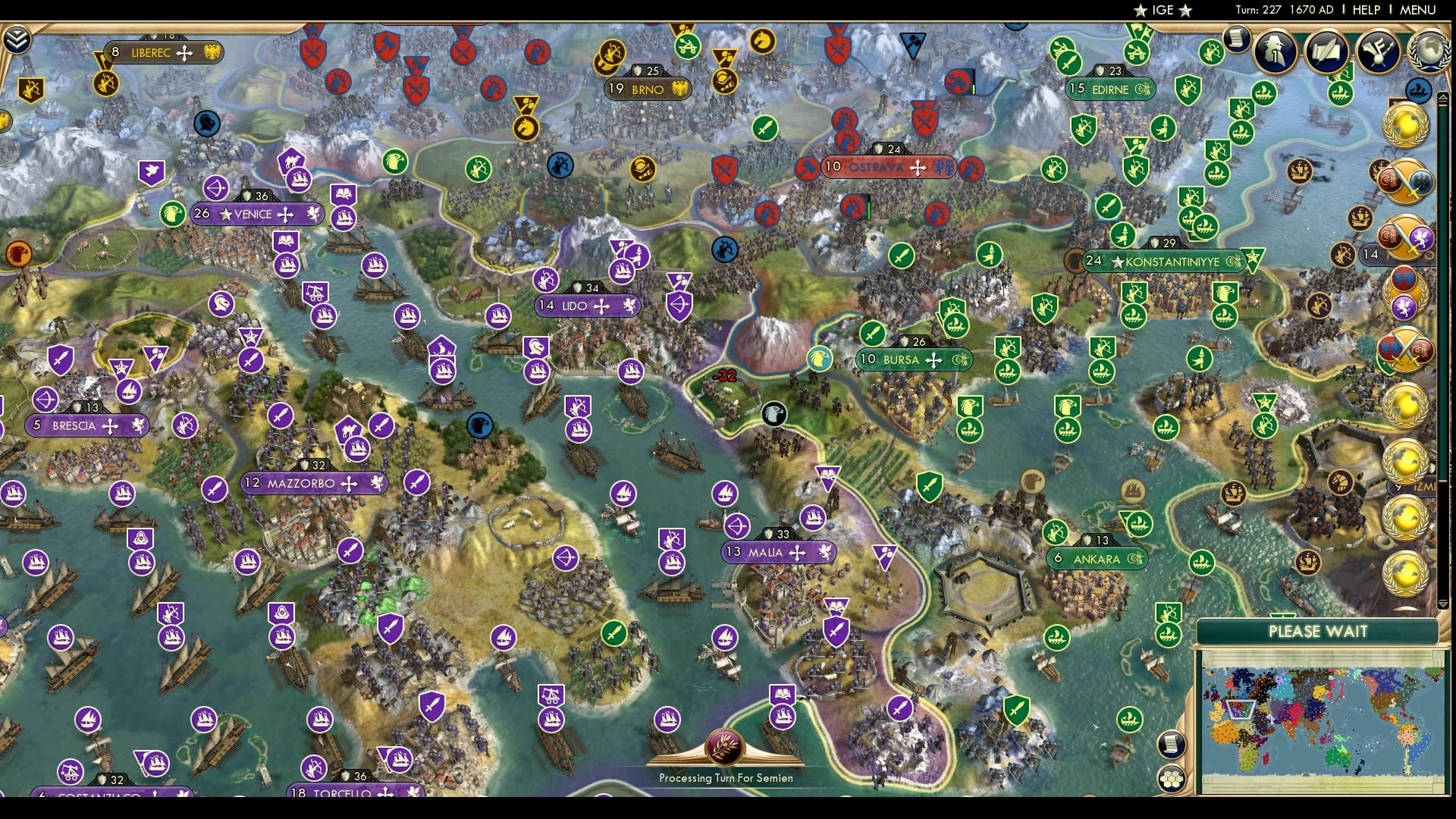Select the Venice city banner

pos(257,214)
